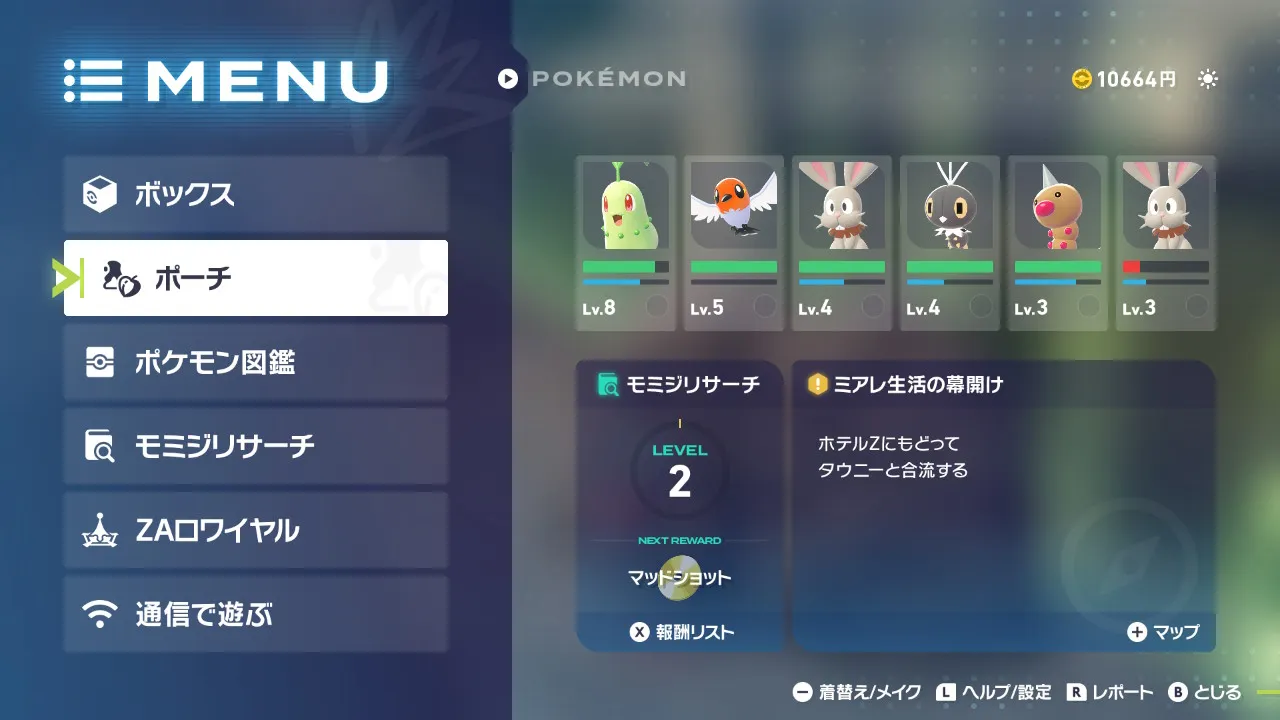Viewport: 1280px width, 720px height.
Task: Select the ポーチ menu entry
Action: [255, 278]
